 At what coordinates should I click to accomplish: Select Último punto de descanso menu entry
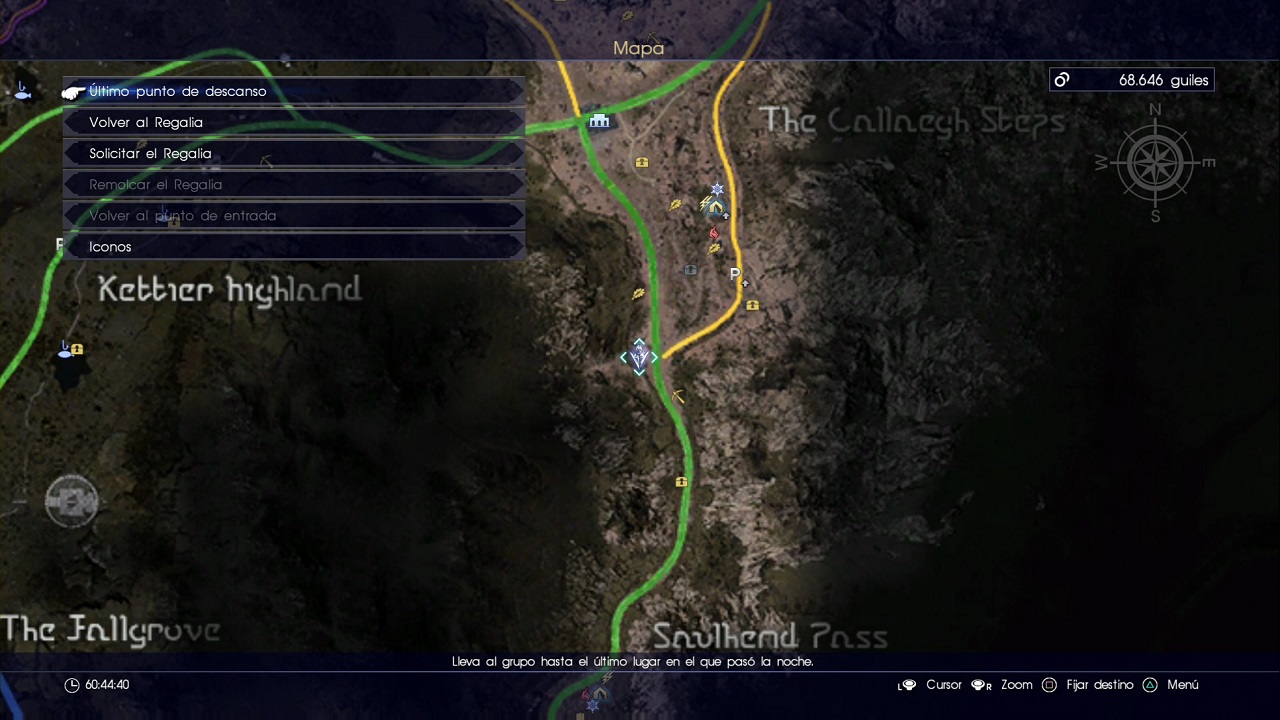(x=293, y=91)
